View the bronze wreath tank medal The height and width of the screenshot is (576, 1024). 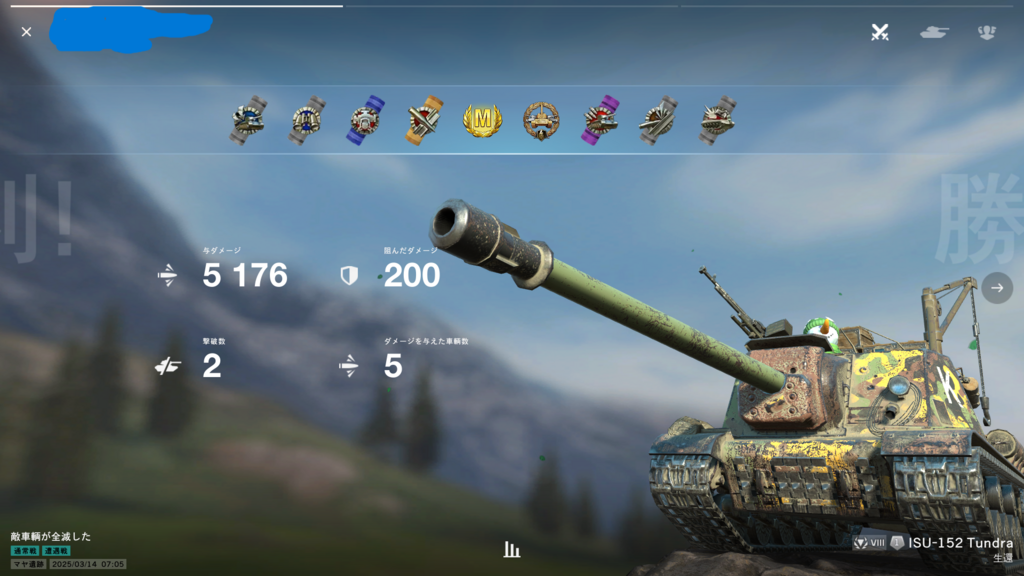[x=541, y=121]
